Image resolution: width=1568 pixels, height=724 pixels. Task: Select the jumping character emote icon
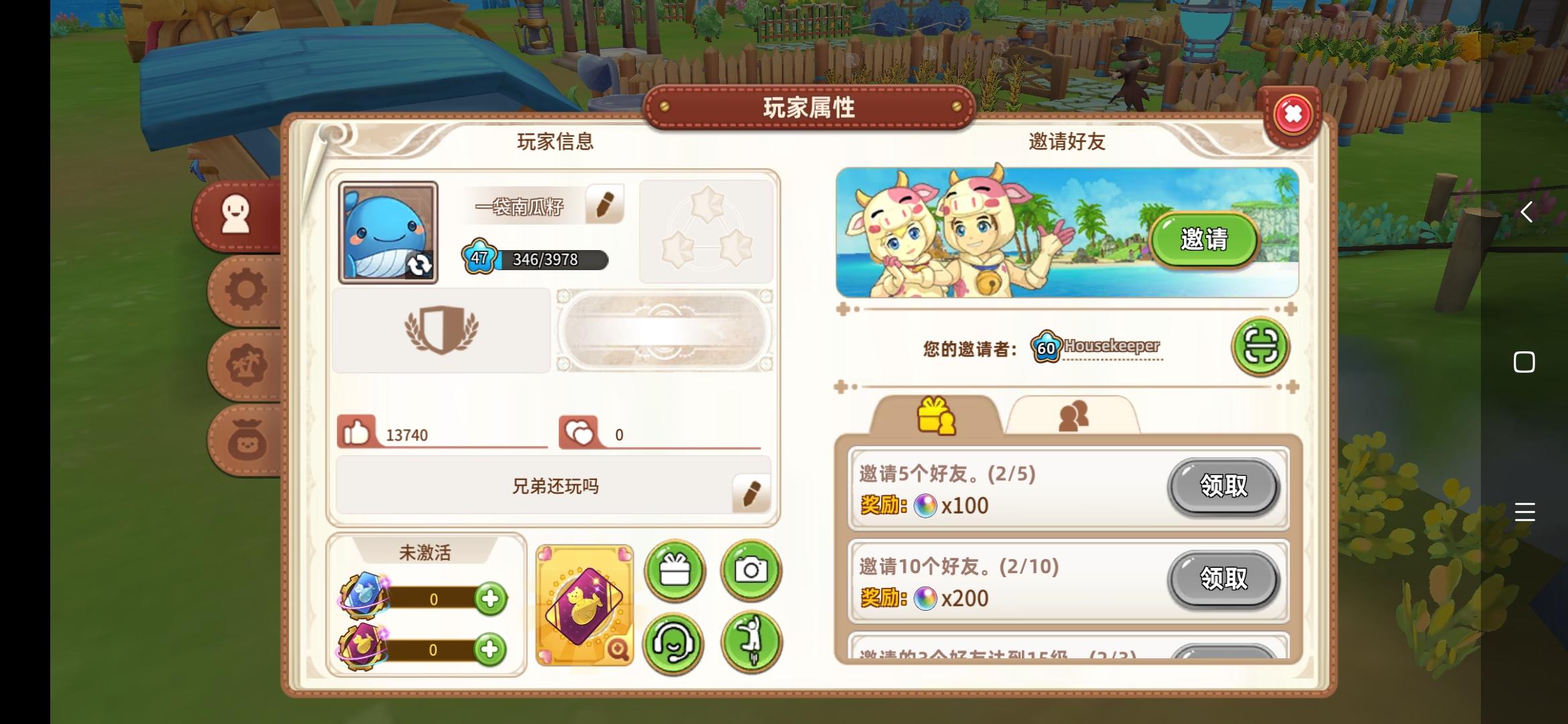752,642
